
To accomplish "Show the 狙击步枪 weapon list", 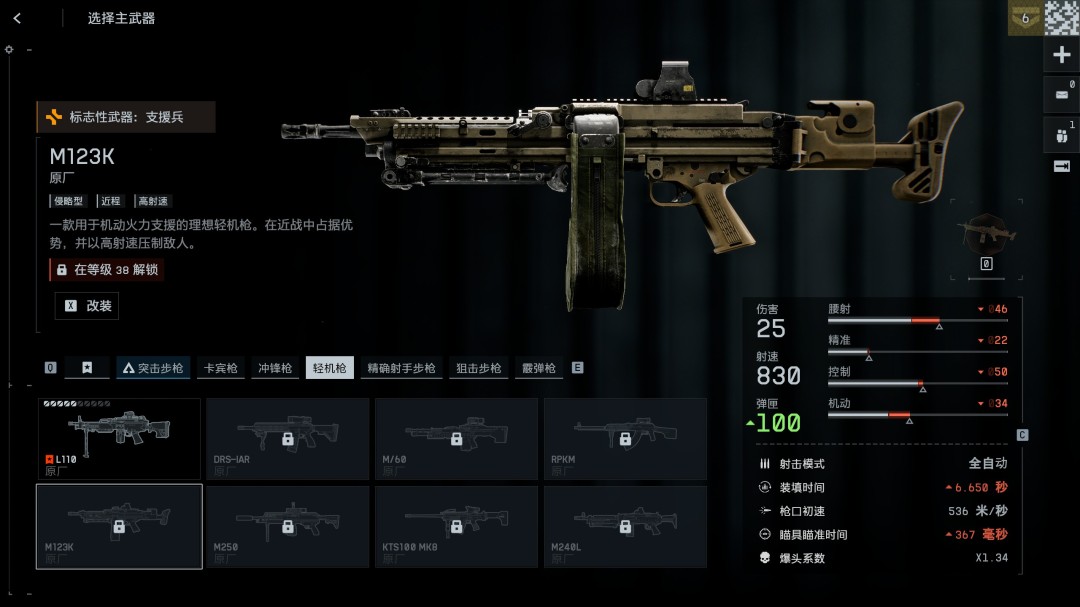I will (x=479, y=368).
